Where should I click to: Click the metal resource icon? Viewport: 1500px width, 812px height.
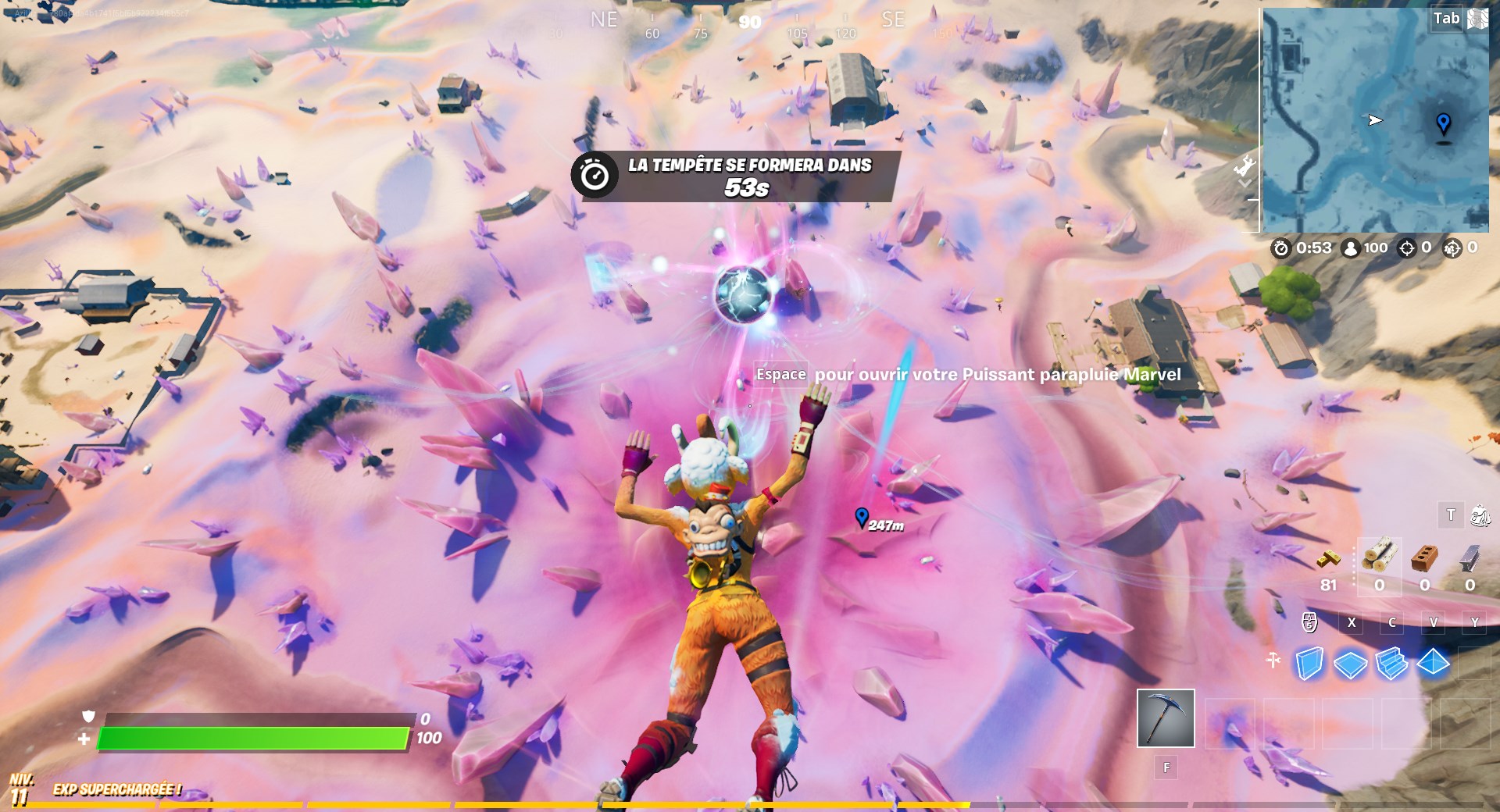click(x=1468, y=559)
